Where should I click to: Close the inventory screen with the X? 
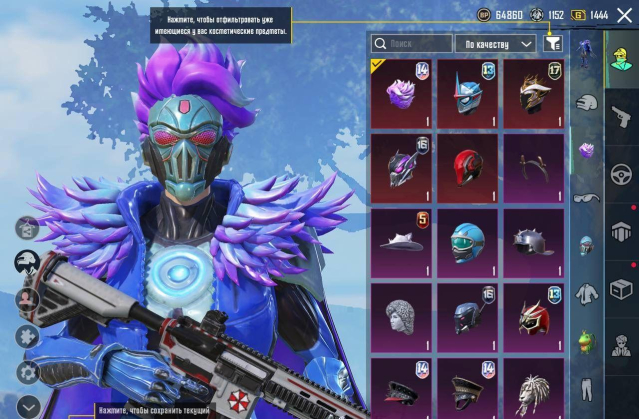point(625,15)
